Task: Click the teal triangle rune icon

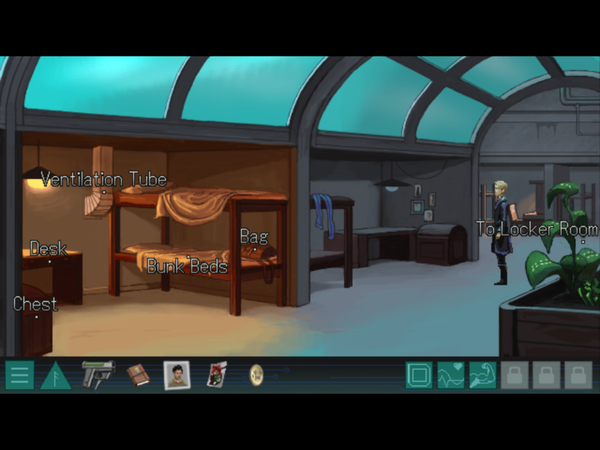Action: click(55, 376)
